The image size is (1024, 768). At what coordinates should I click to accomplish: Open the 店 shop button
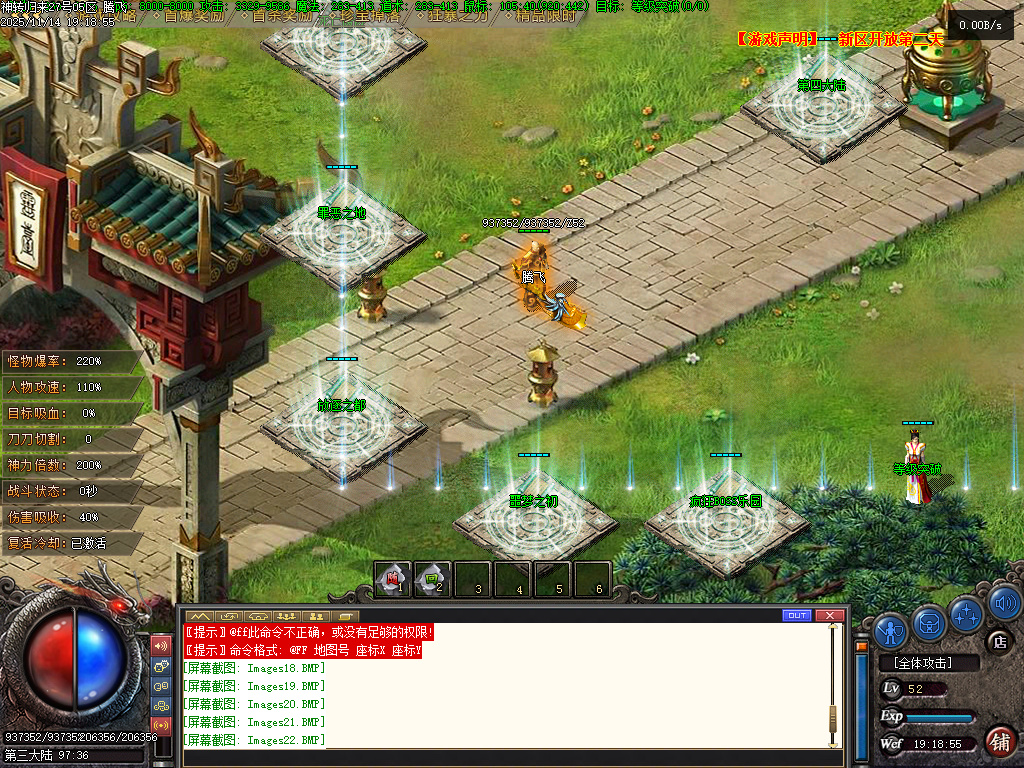998,641
